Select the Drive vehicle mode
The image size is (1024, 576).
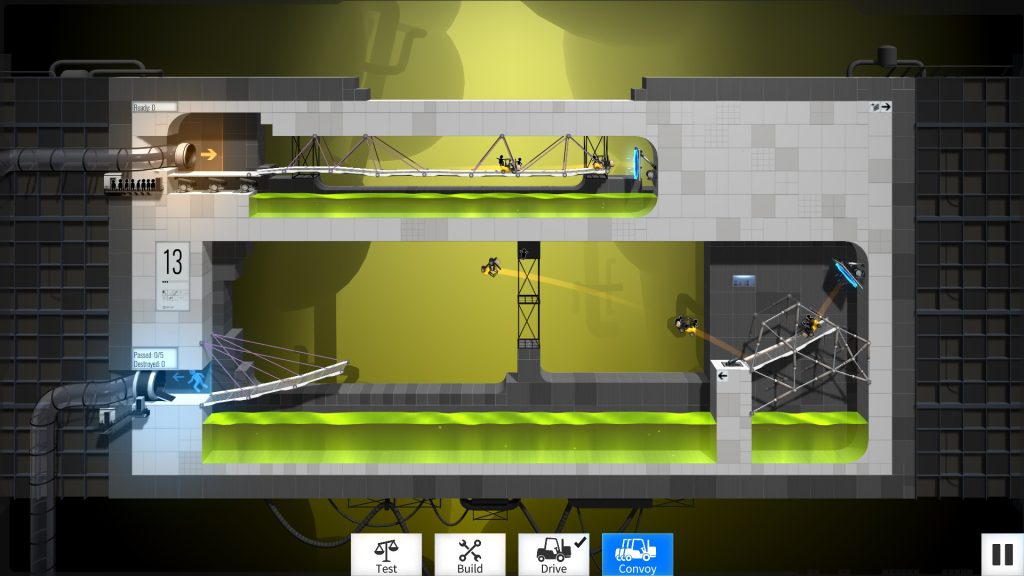pyautogui.click(x=554, y=555)
